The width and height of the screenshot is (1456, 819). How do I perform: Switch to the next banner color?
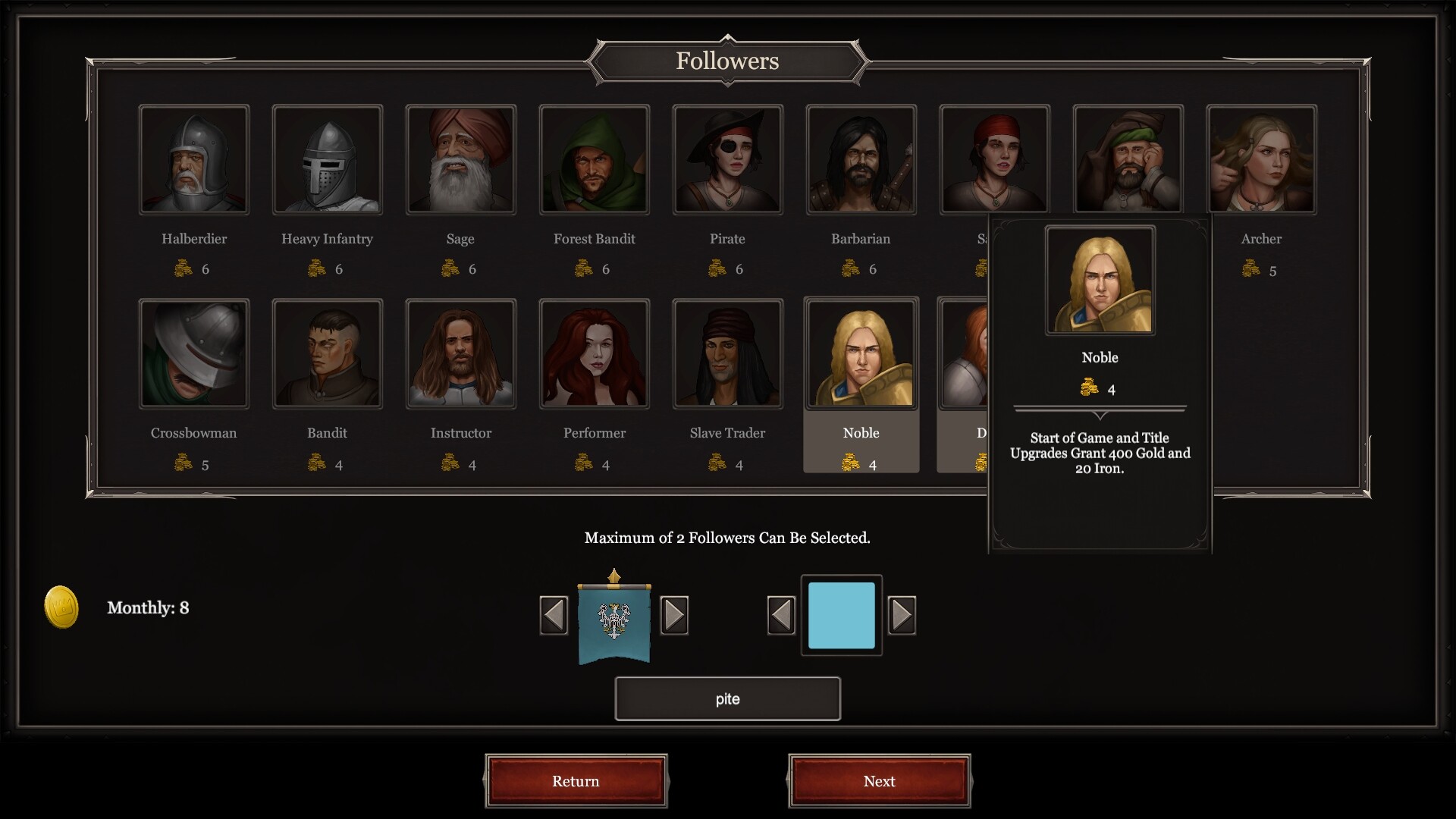click(902, 615)
